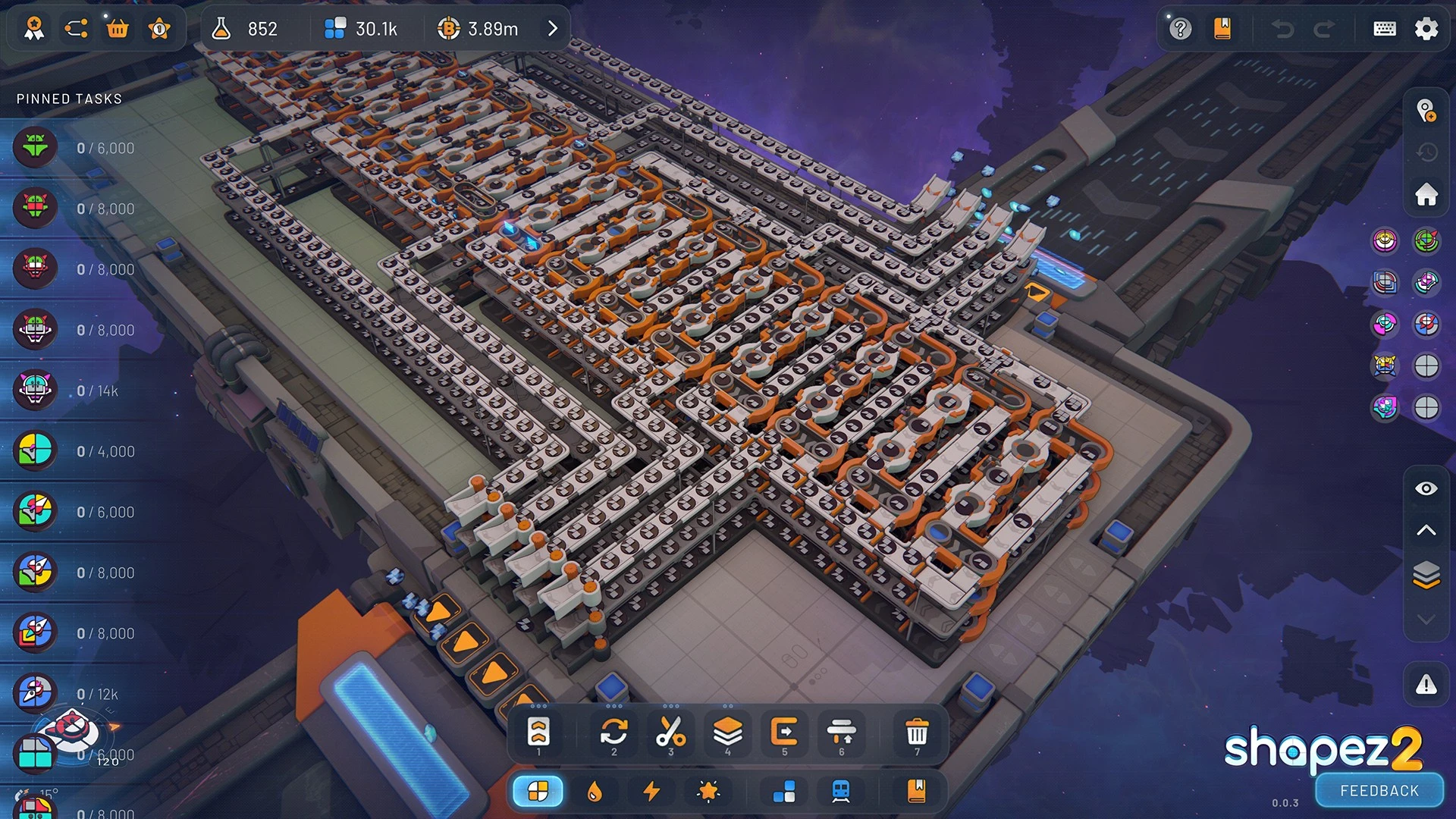Undo the last action
The image size is (1456, 819).
[1282, 29]
